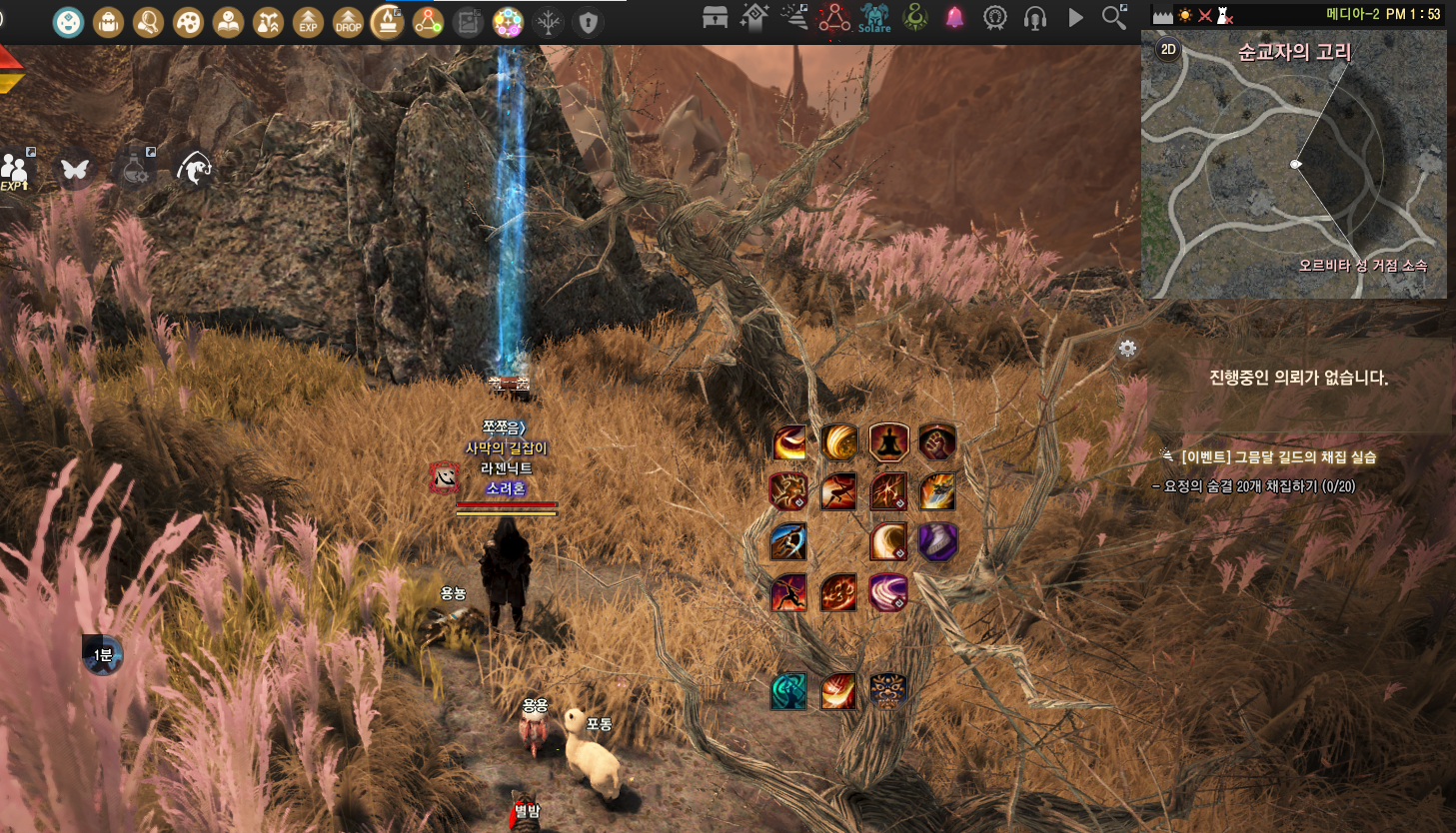Trigger the blue demon mask skill
This screenshot has width=1456, height=833.
(x=887, y=691)
